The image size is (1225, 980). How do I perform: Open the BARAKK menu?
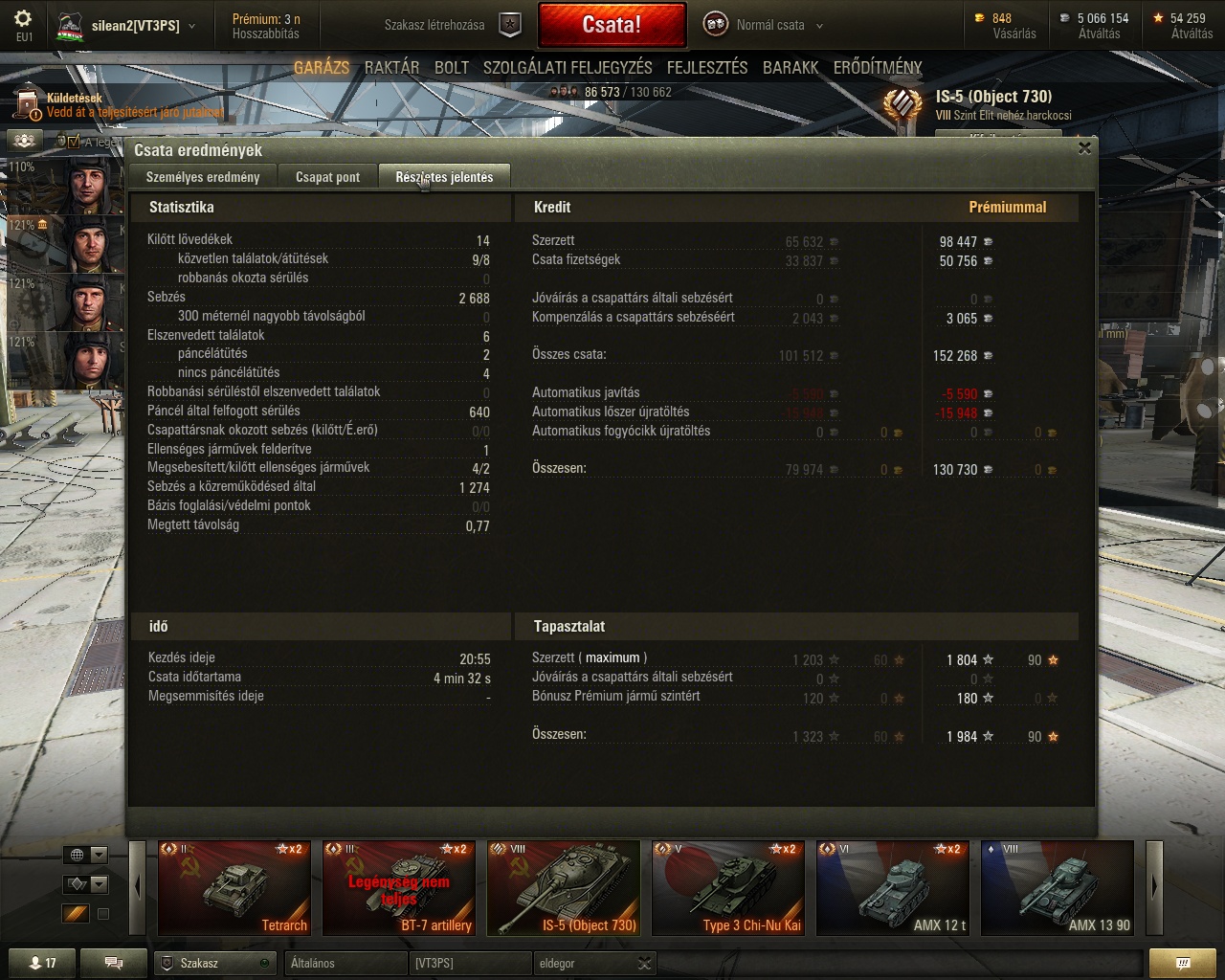[791, 68]
